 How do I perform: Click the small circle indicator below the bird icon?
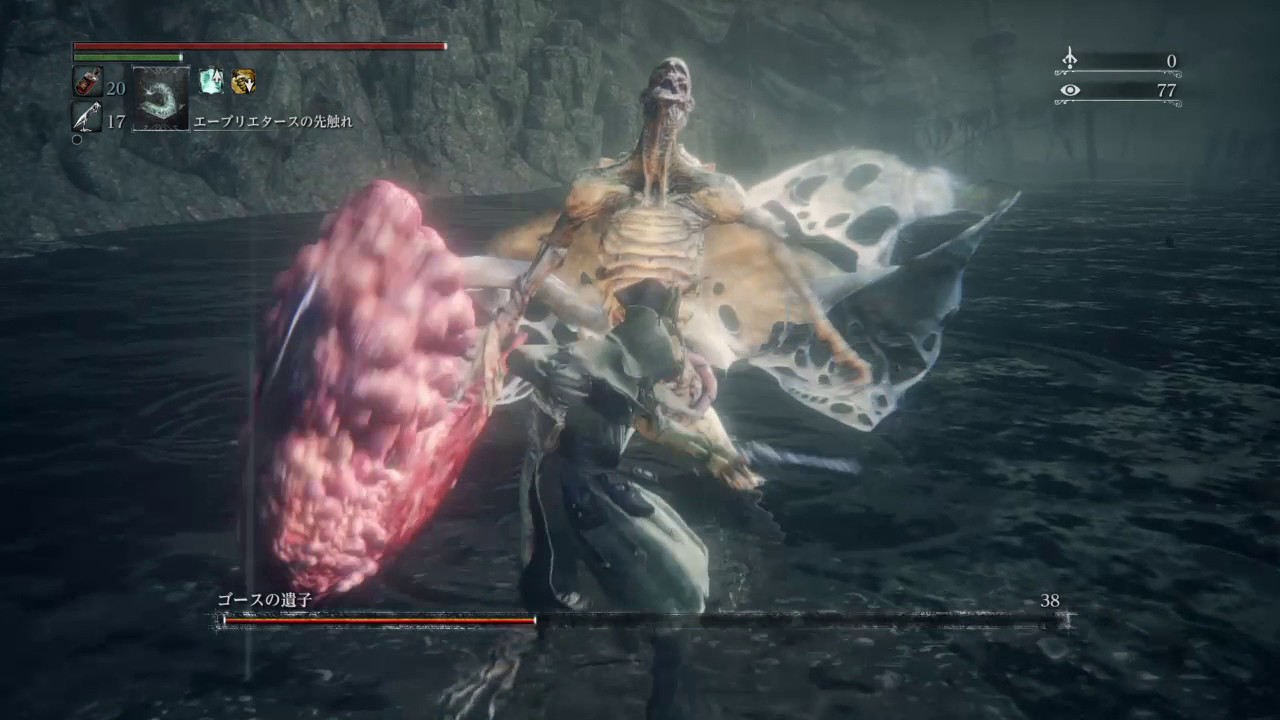click(77, 139)
